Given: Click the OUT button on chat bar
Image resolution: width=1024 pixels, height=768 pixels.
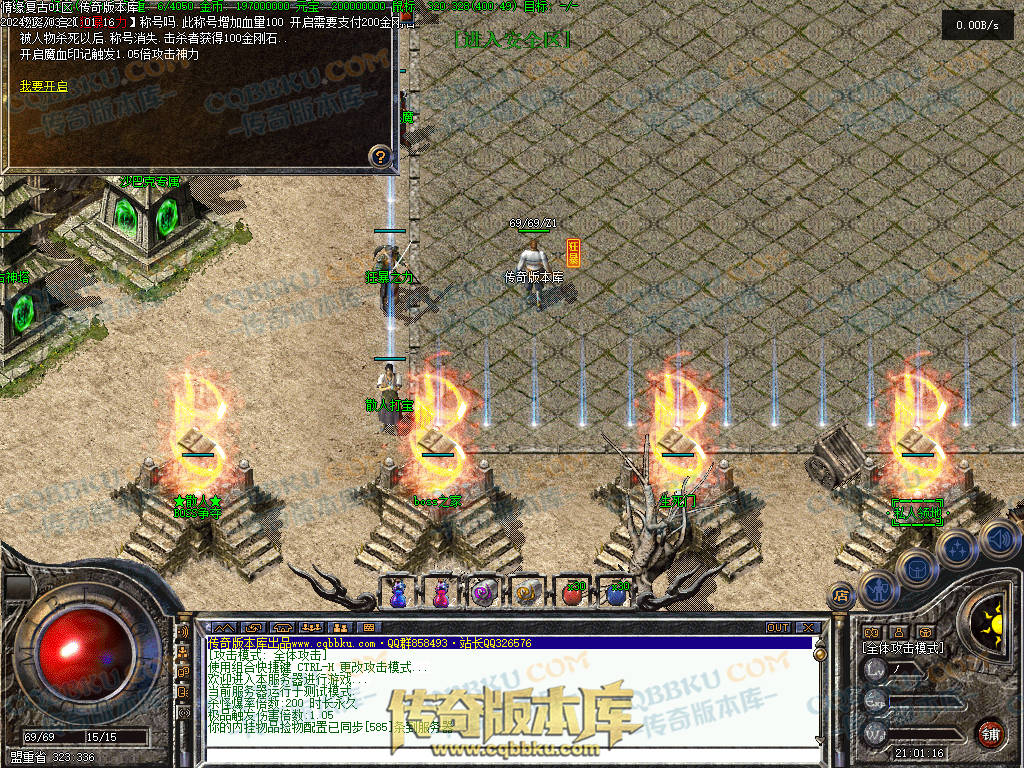Looking at the screenshot, I should coord(778,627).
